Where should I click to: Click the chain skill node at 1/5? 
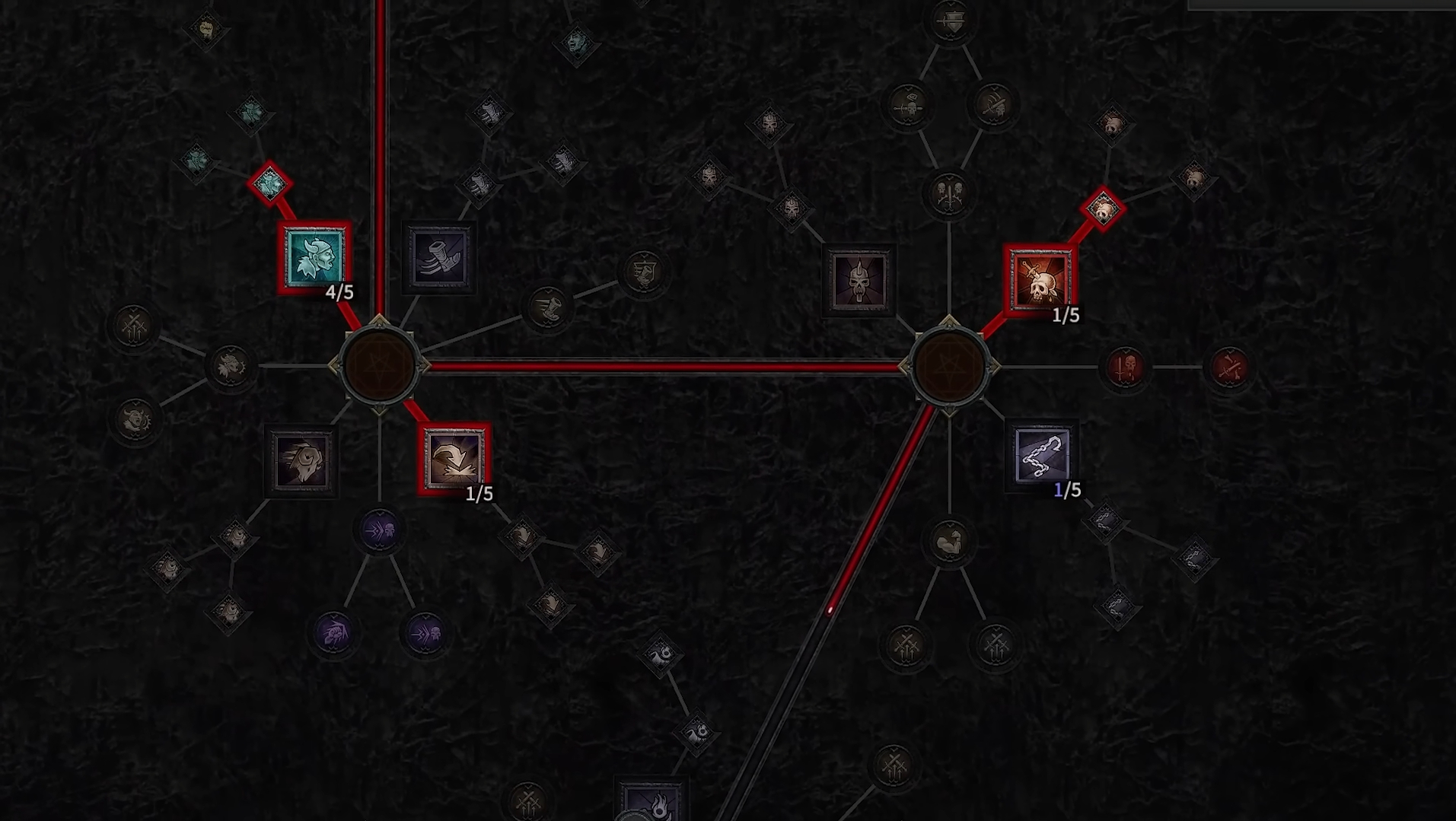pos(1041,455)
